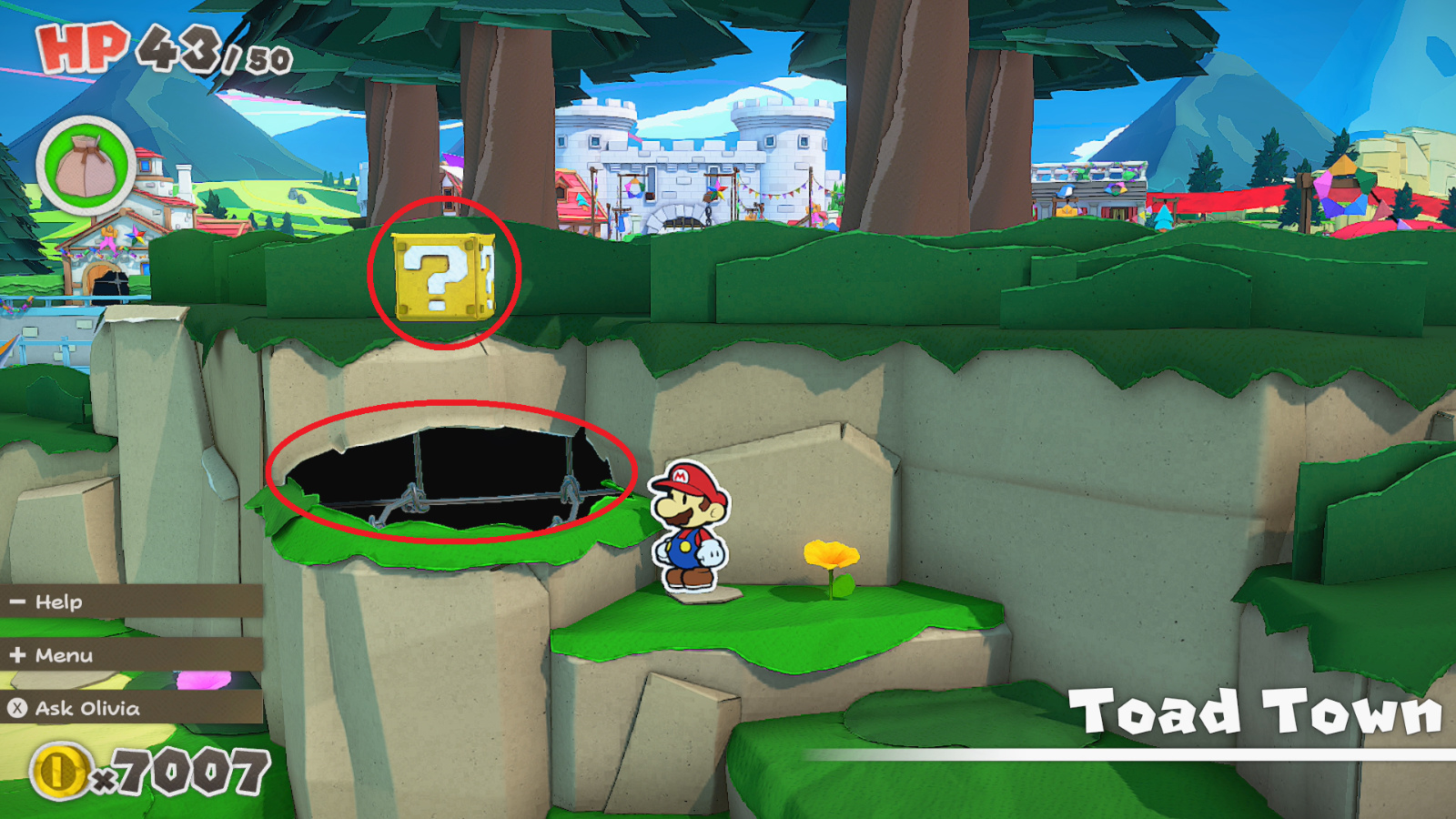The width and height of the screenshot is (1456, 819).
Task: Click the X button icon for Ask Olivia
Action: click(x=15, y=707)
